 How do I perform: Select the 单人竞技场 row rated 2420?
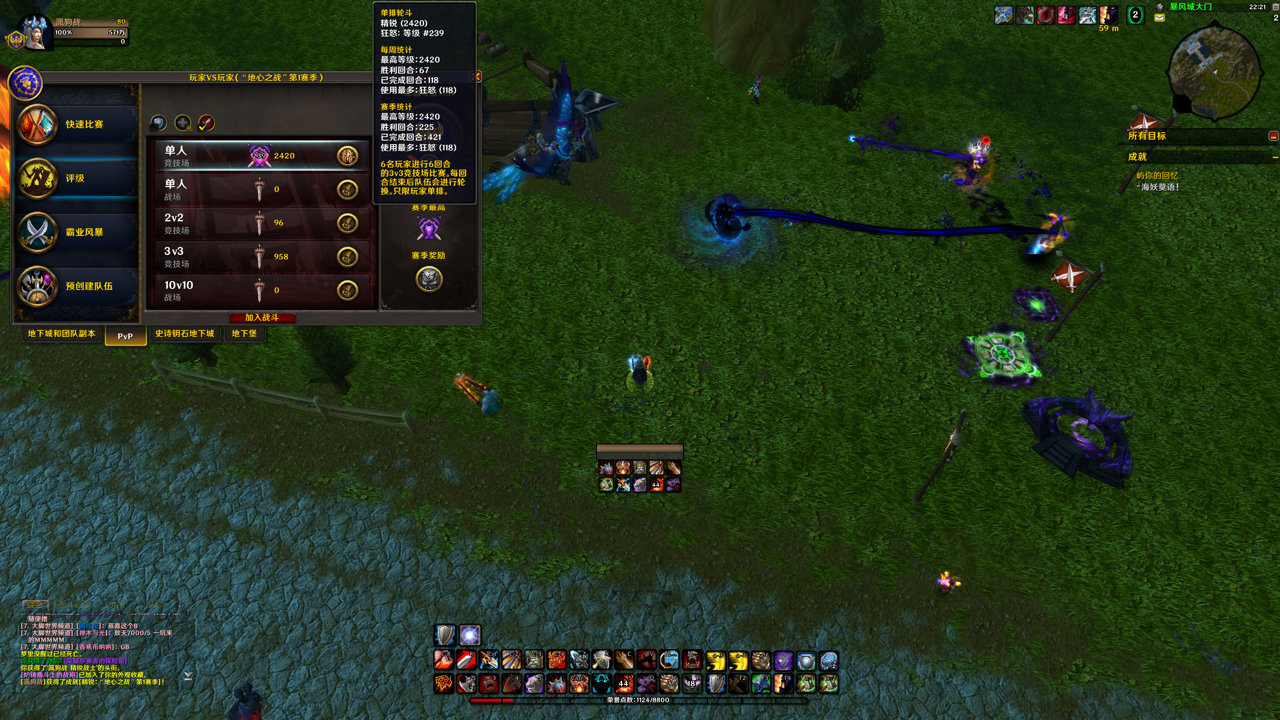click(x=262, y=156)
